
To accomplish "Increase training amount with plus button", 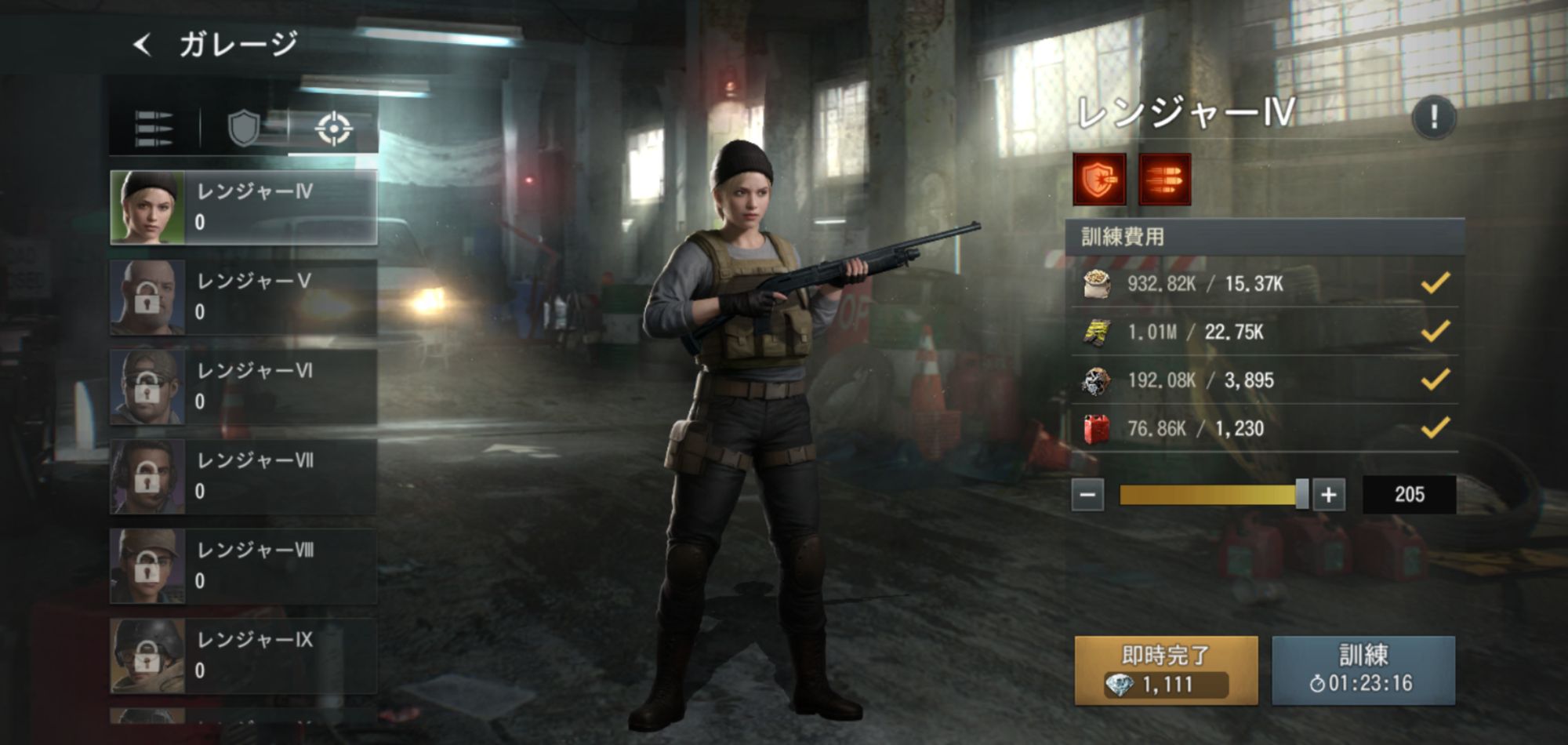I will coord(1329,495).
